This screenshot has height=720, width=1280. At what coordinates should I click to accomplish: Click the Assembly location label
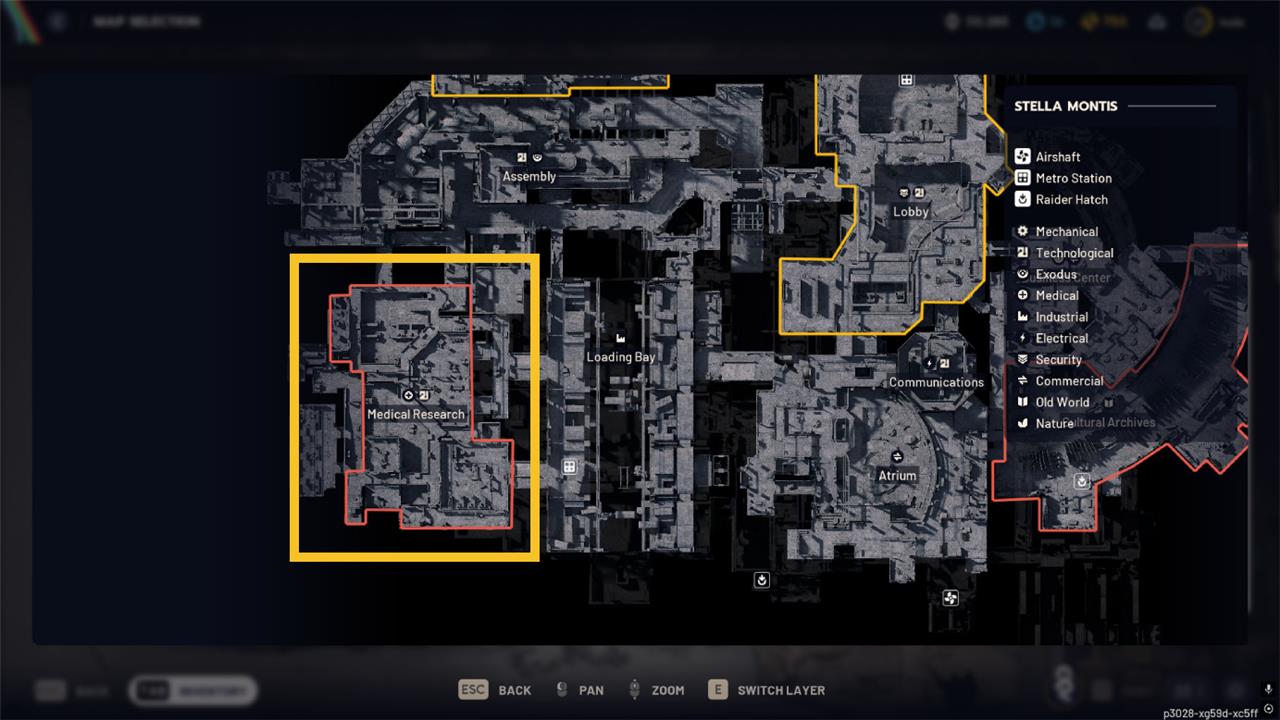529,177
